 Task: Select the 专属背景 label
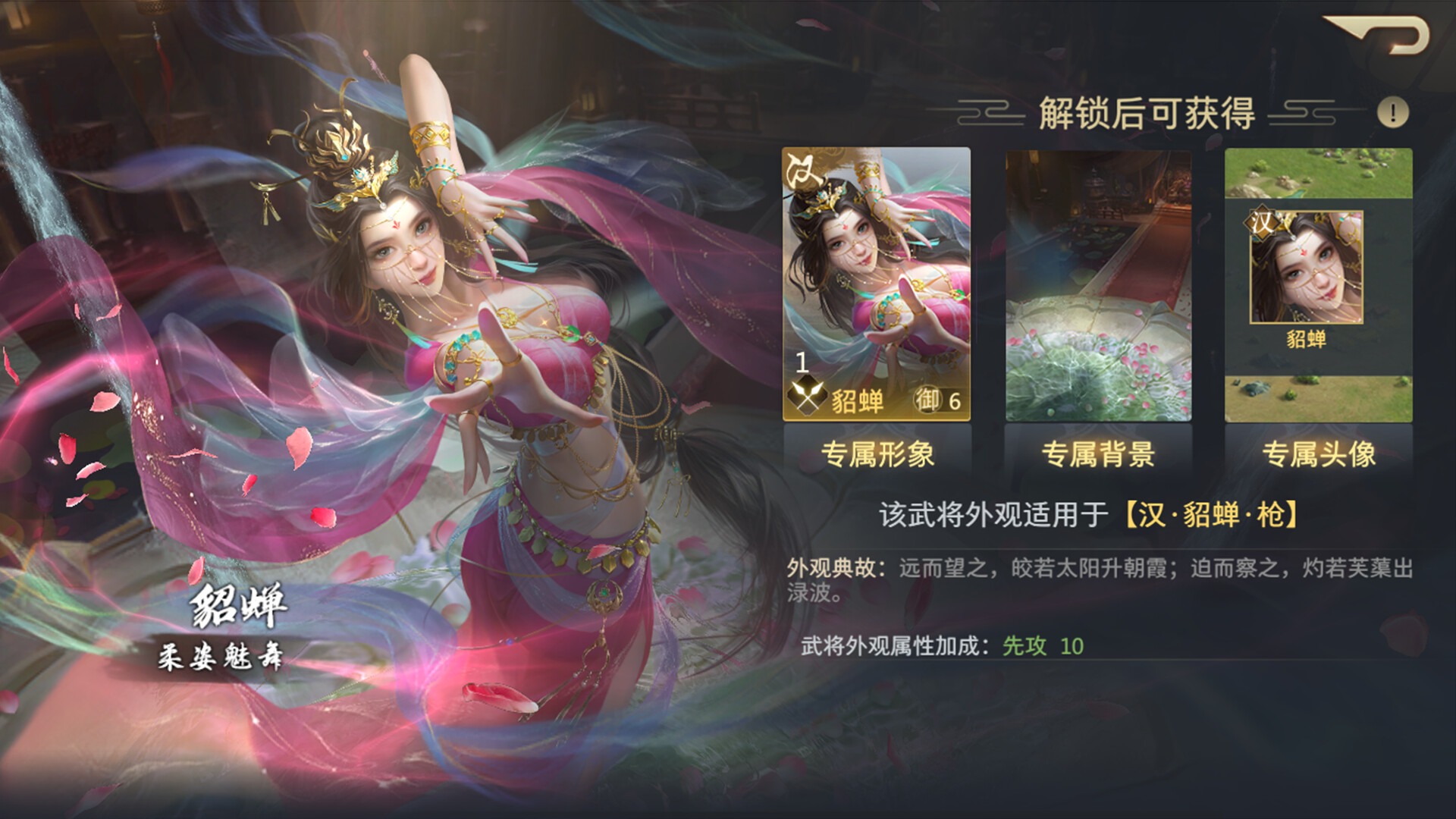pyautogui.click(x=1098, y=455)
